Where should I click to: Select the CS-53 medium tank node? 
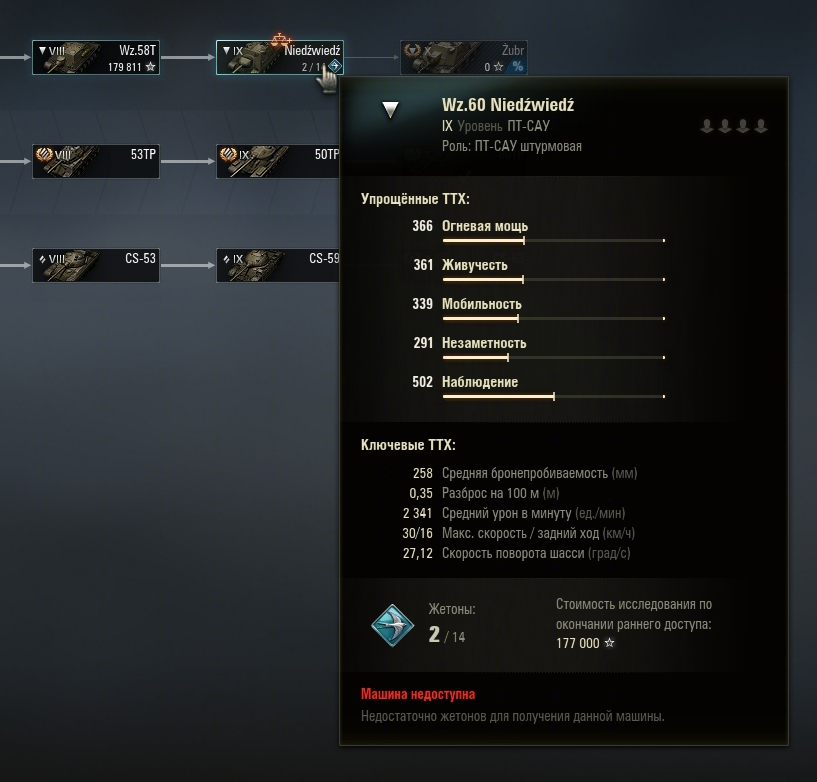95,265
